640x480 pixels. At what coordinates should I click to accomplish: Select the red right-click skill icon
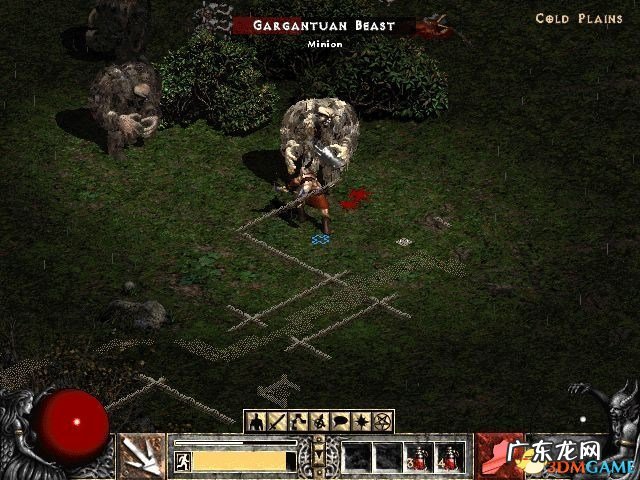coord(497,455)
